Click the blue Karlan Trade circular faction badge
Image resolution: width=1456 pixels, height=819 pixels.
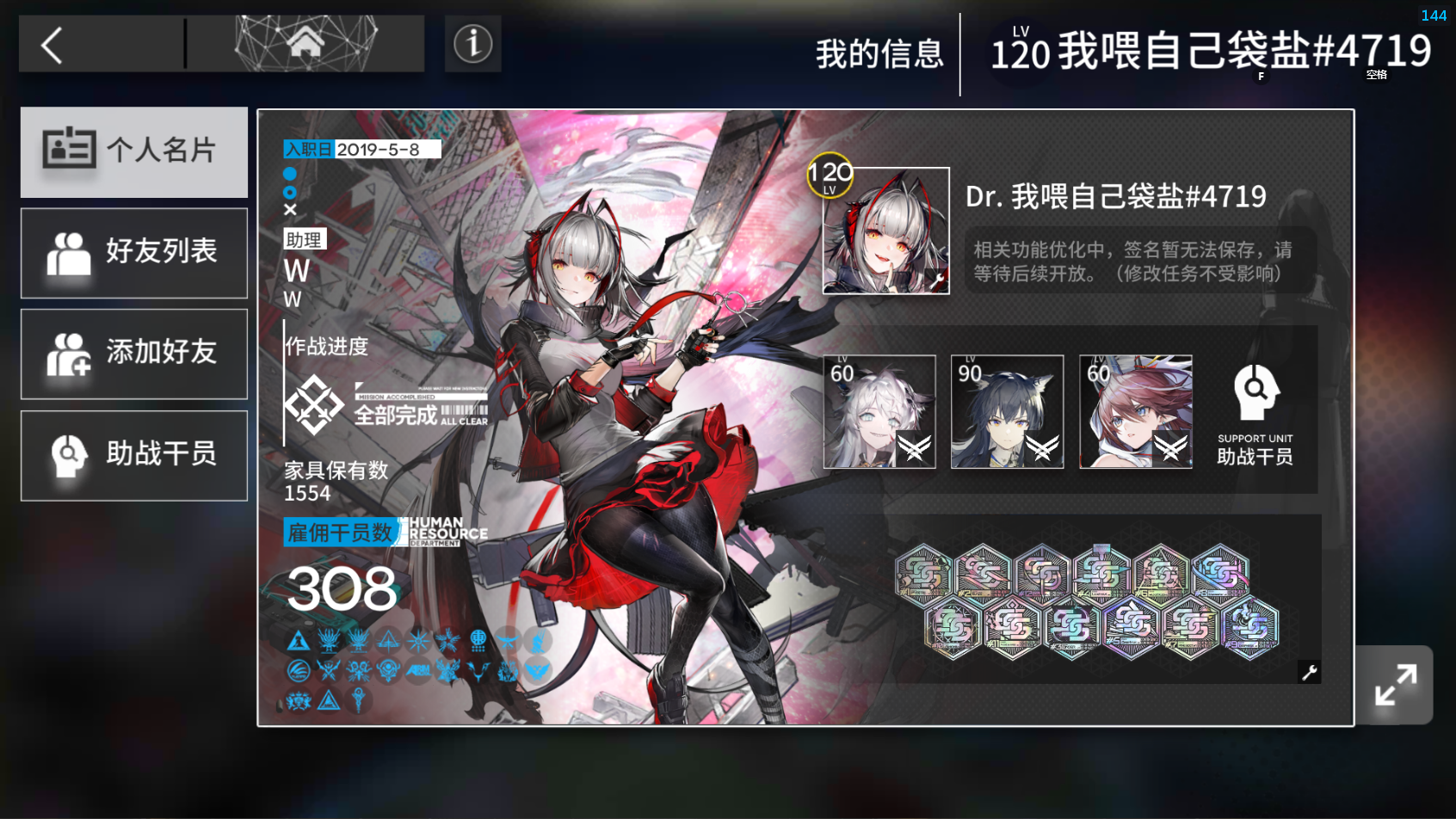pos(298,671)
